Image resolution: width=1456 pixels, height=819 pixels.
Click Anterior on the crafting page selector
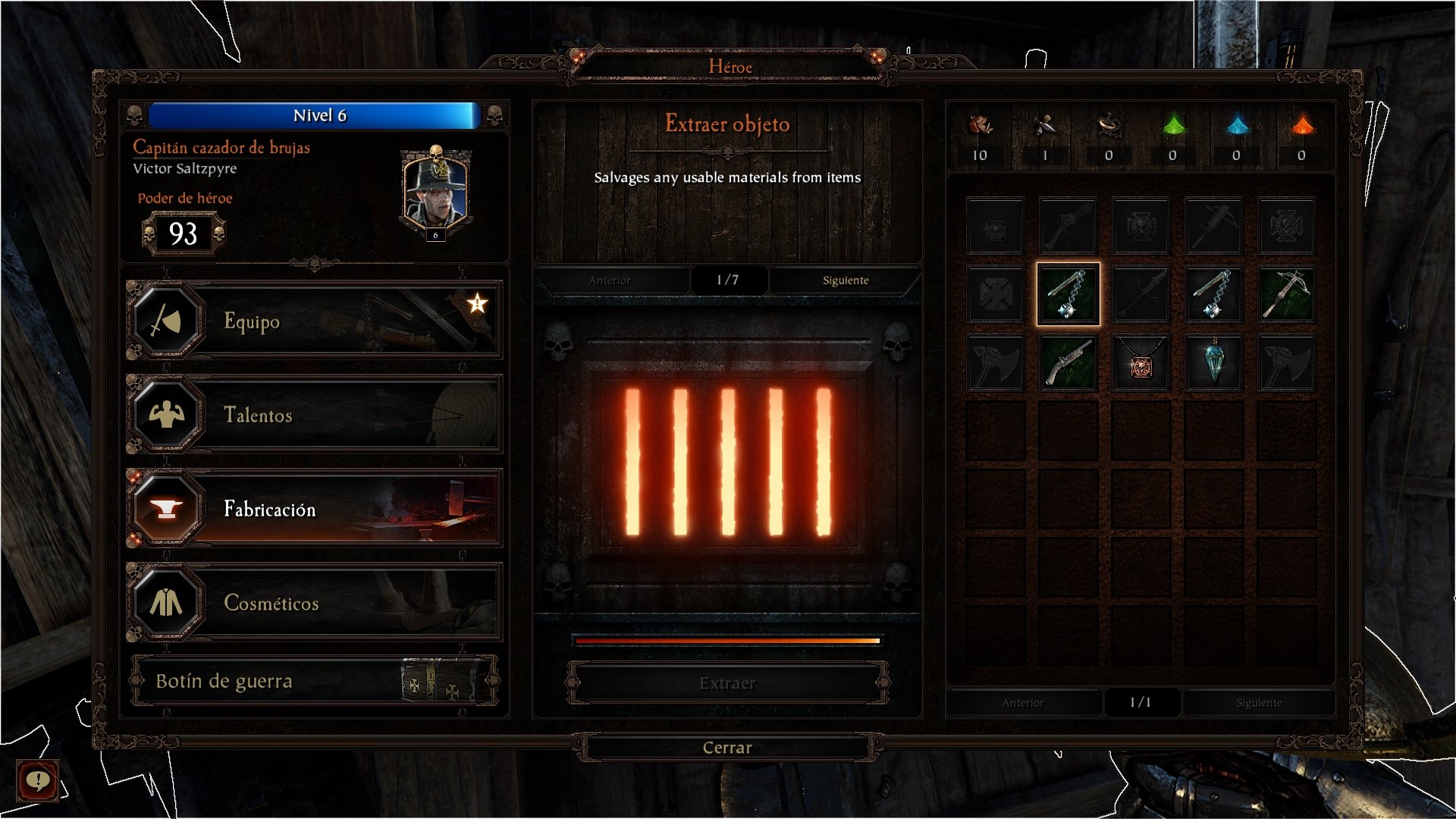tap(610, 280)
